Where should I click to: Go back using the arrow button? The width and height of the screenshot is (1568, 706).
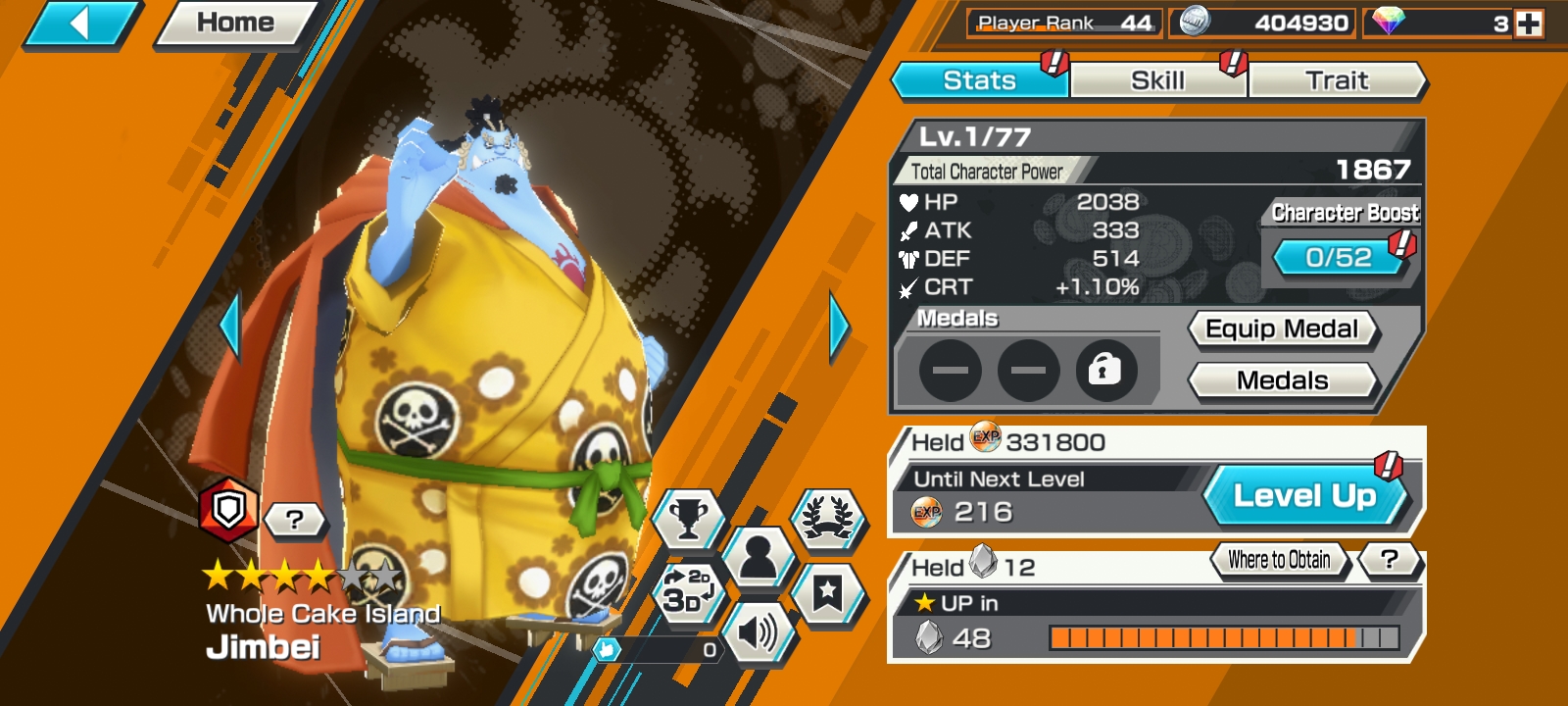pyautogui.click(x=80, y=24)
